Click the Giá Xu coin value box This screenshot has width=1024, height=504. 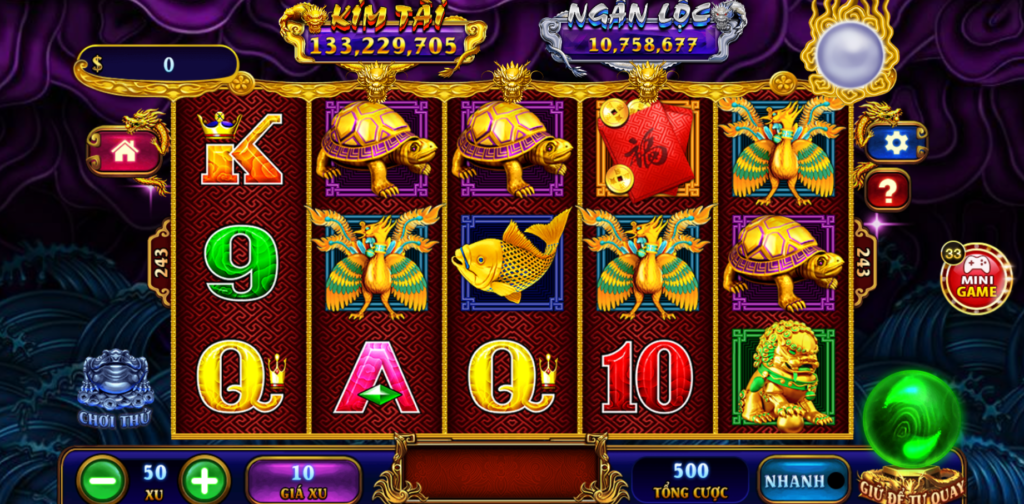point(303,479)
